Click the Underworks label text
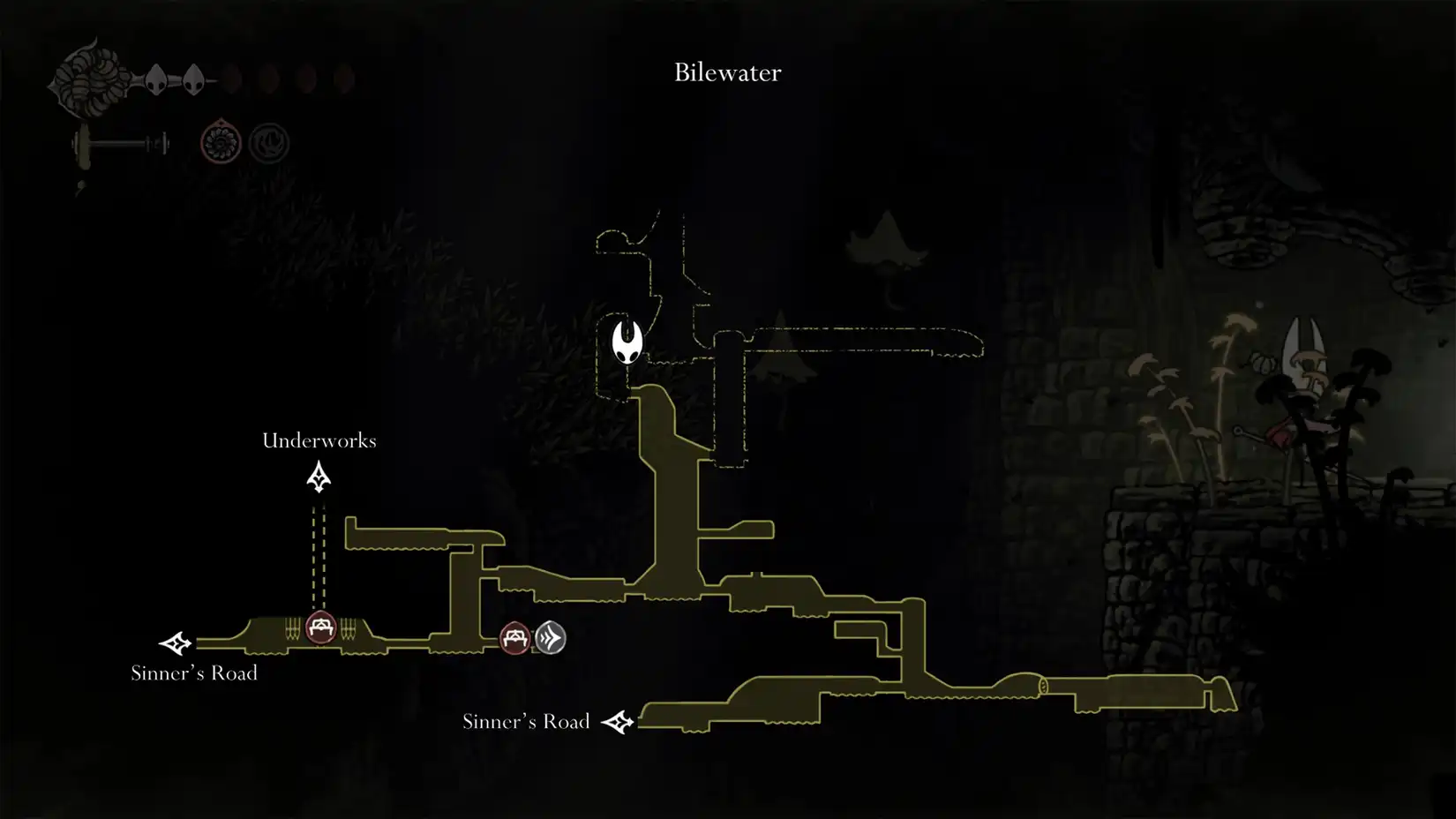 point(319,440)
